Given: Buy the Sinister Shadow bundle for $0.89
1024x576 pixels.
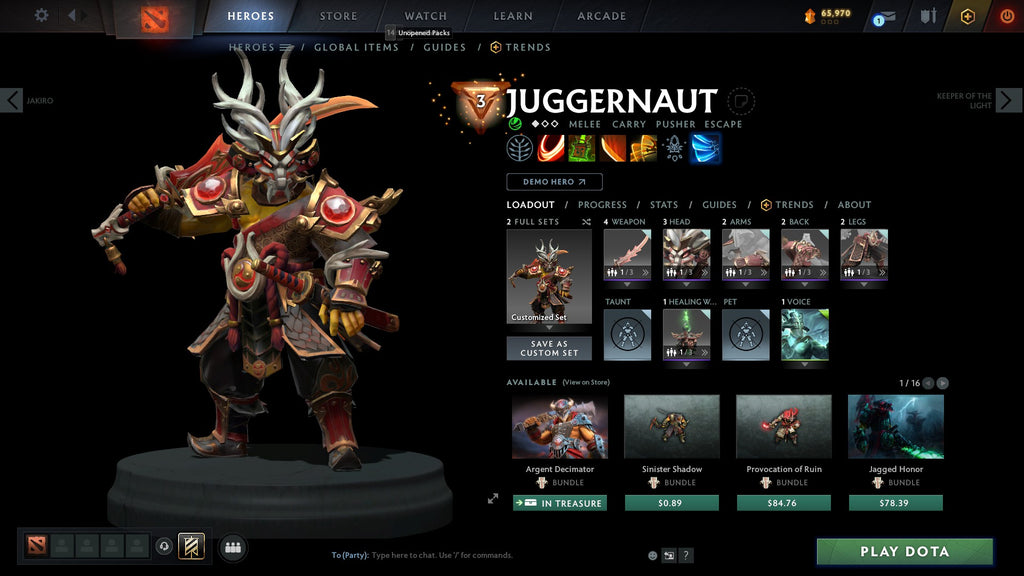Looking at the screenshot, I should click(x=671, y=503).
